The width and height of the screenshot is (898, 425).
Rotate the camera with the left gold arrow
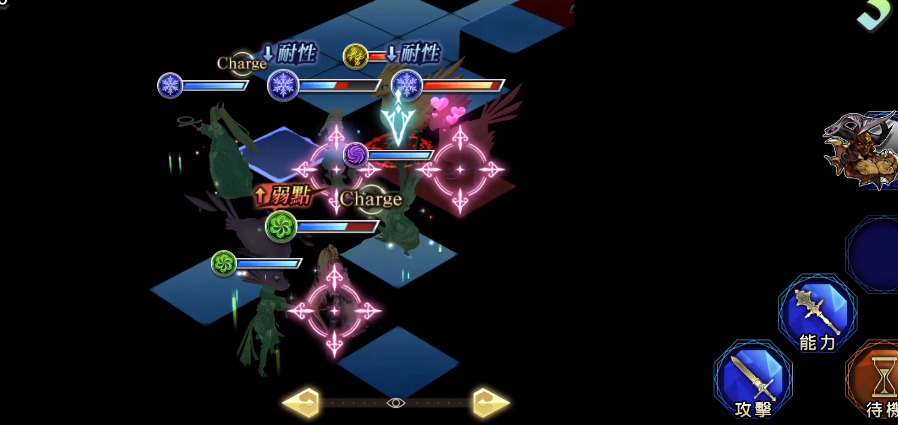click(300, 403)
